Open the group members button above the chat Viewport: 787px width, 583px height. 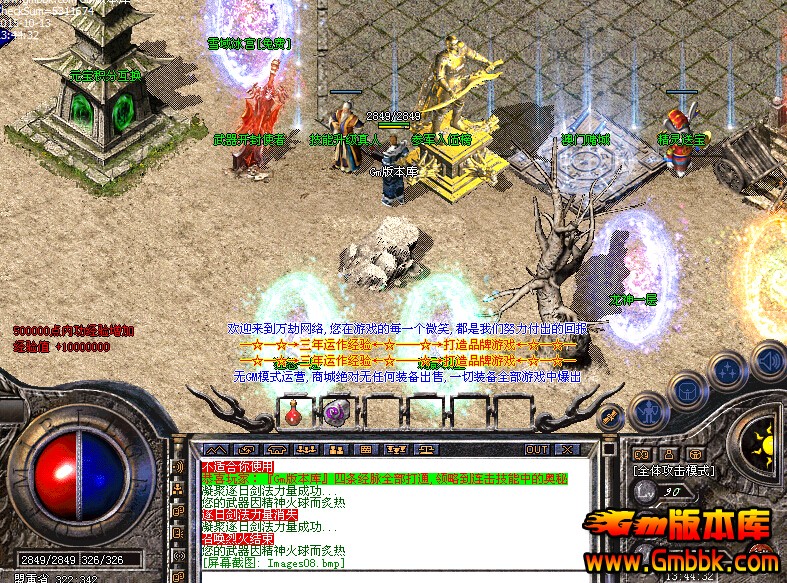pos(337,450)
